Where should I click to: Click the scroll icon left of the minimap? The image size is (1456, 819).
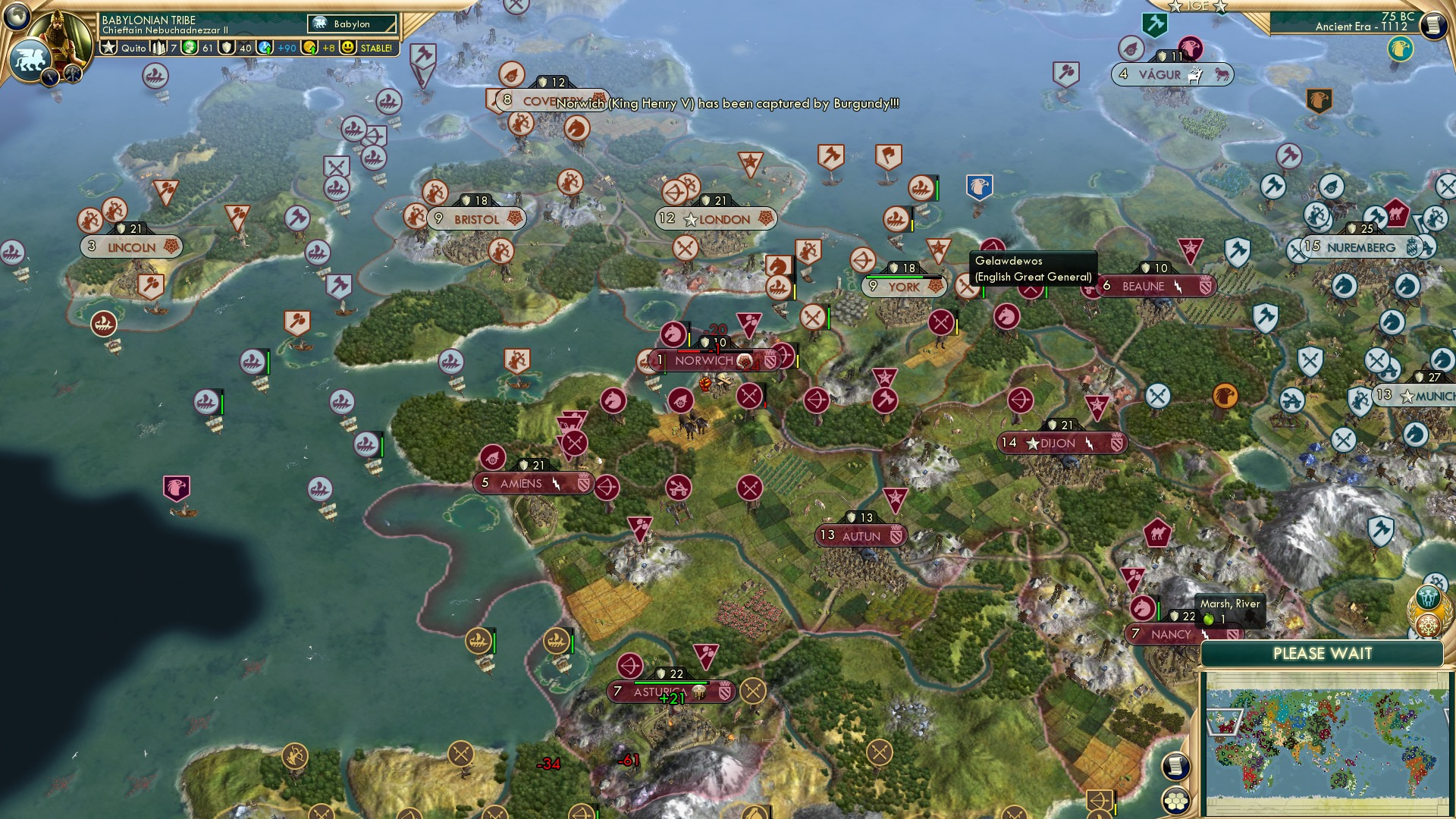pos(1175,767)
